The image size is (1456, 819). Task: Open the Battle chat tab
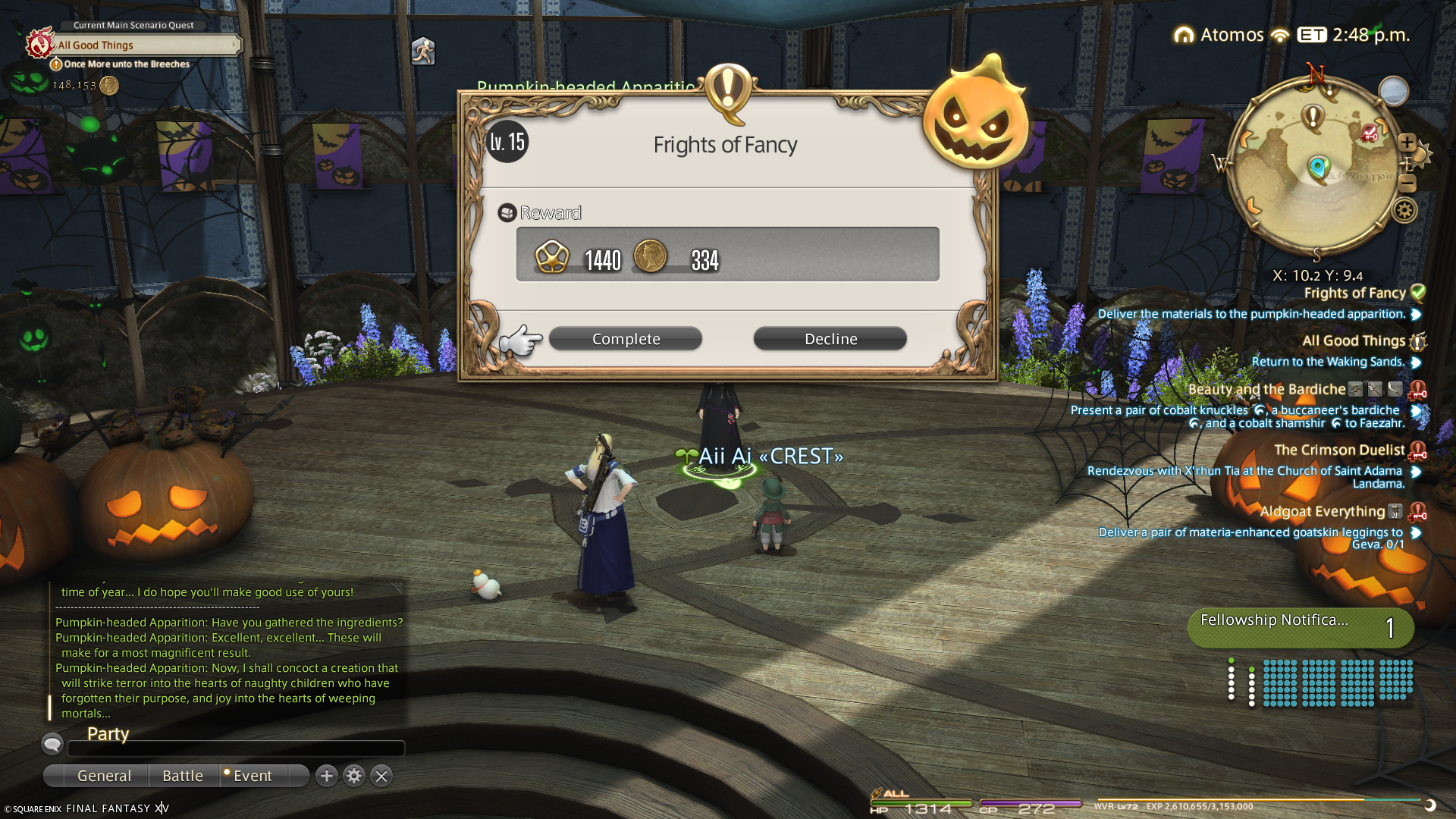coord(183,776)
